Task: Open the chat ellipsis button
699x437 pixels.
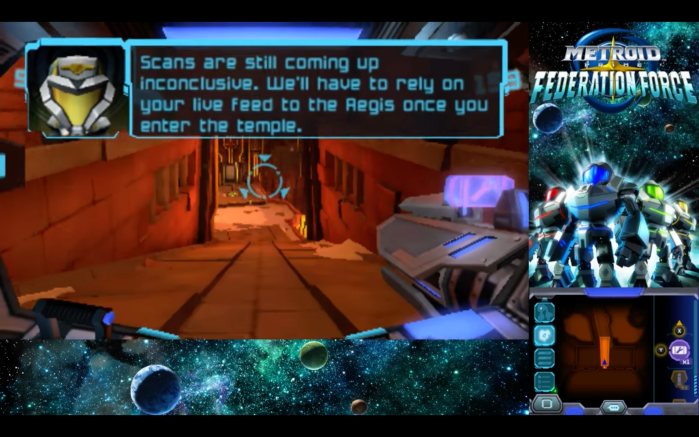Action: coord(613,406)
